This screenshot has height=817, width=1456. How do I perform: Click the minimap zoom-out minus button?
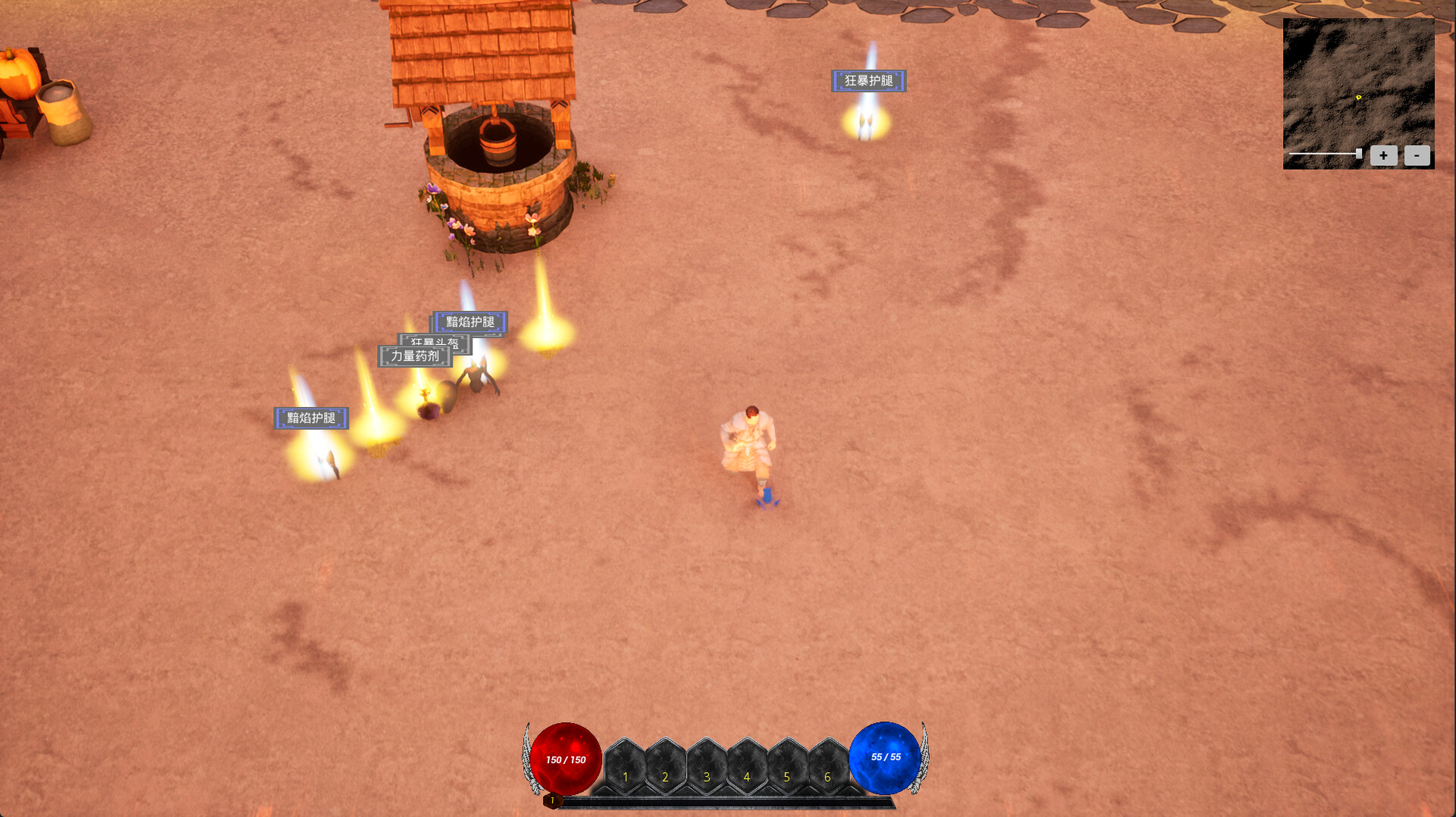point(1417,155)
